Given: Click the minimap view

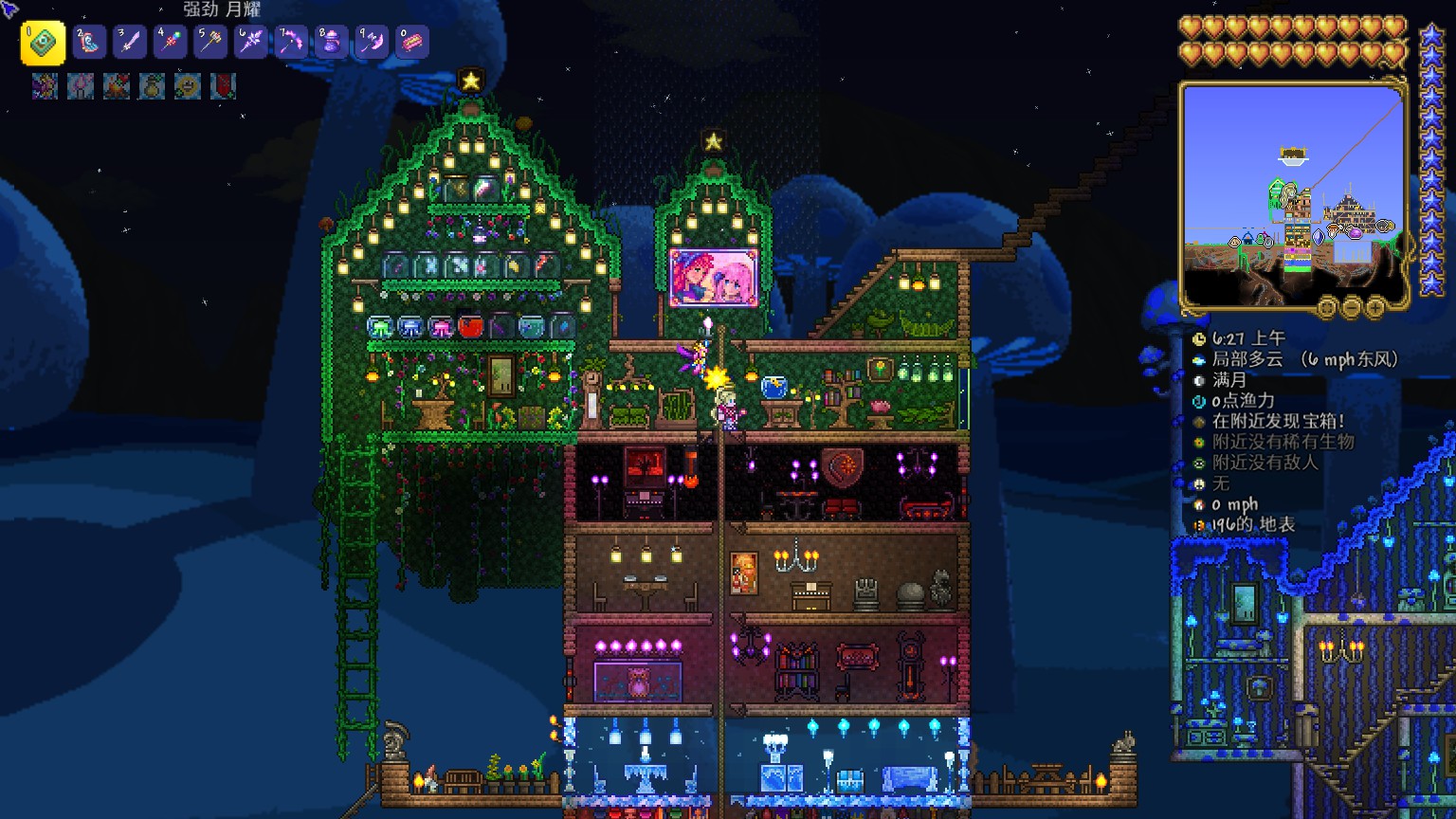Looking at the screenshot, I should tap(1293, 194).
